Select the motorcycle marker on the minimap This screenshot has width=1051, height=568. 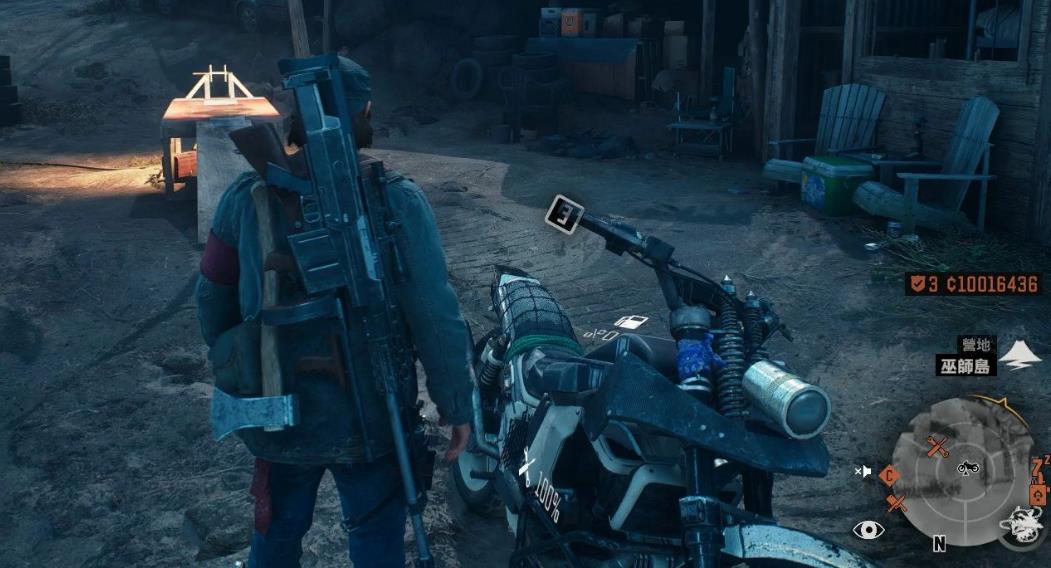point(967,467)
